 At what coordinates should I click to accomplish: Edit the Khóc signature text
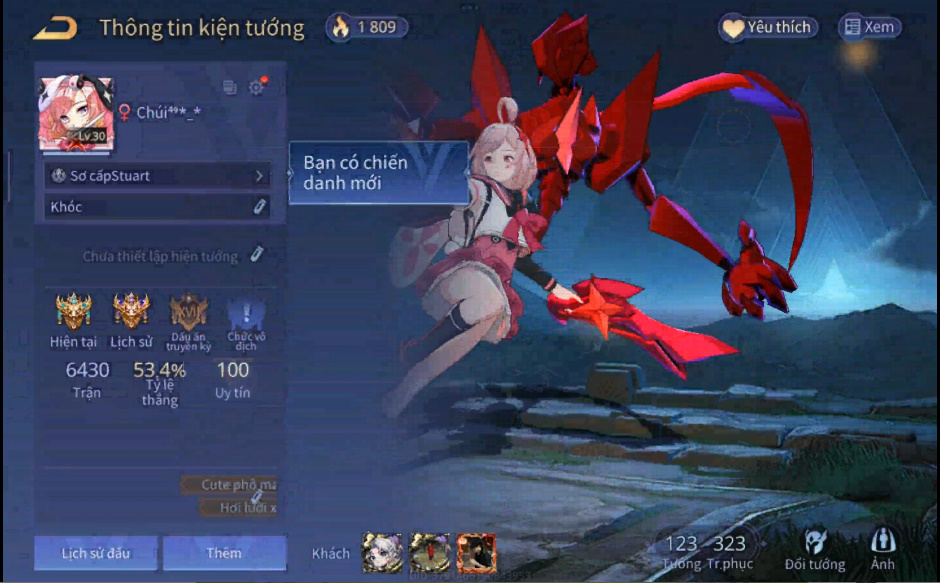[157, 207]
